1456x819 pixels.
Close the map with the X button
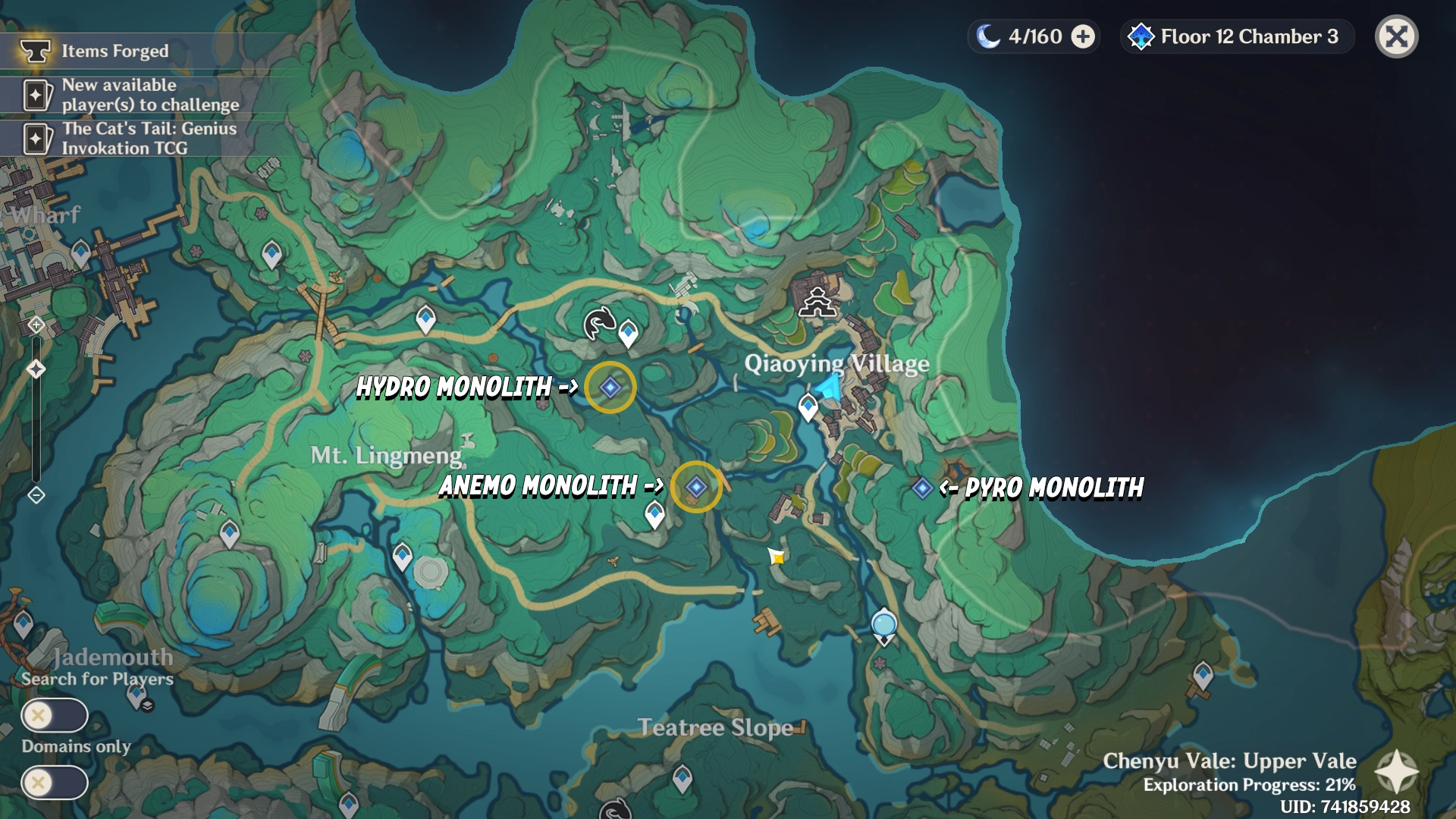[x=1396, y=36]
